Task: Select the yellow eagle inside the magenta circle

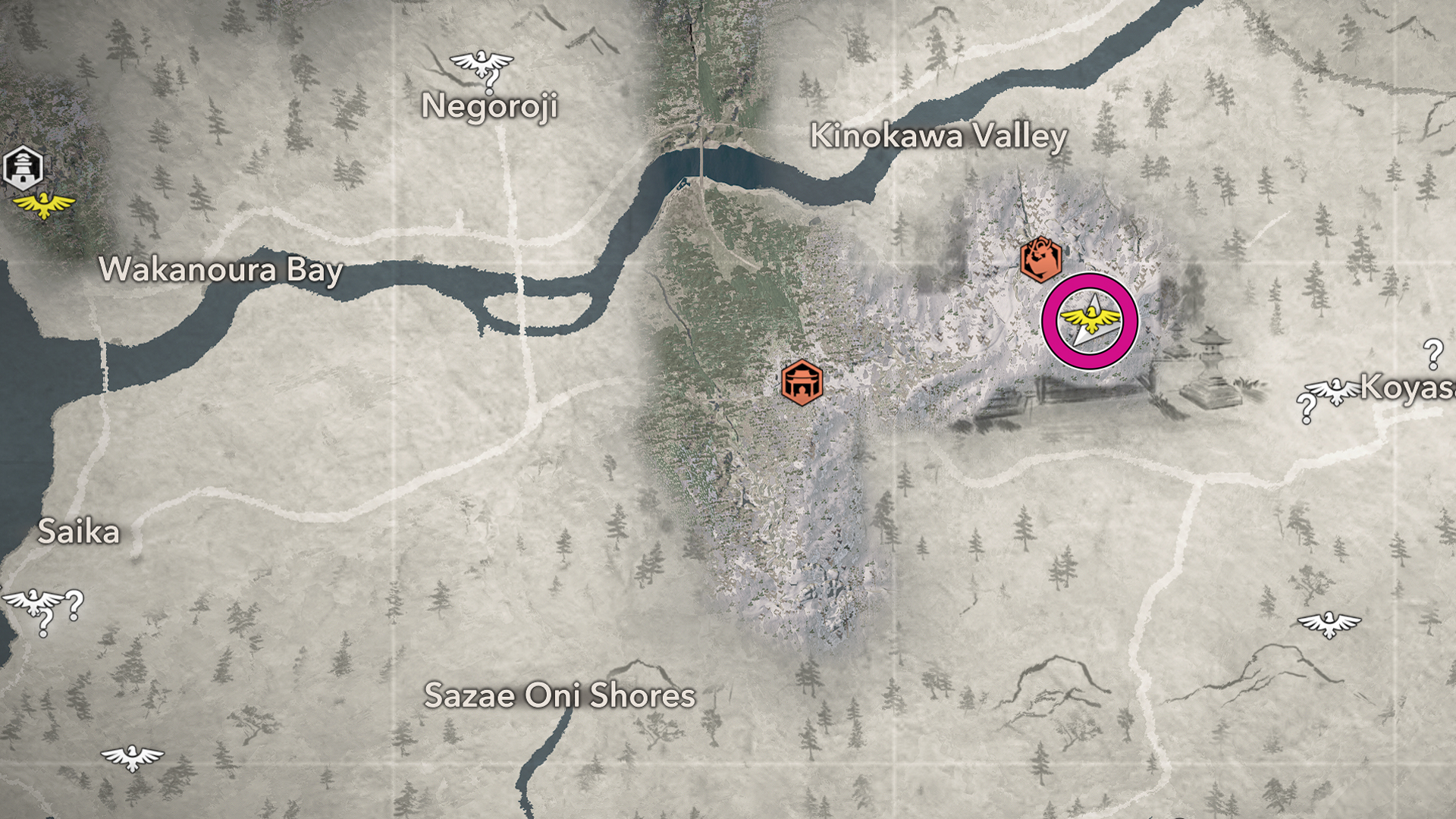Action: [x=1090, y=321]
